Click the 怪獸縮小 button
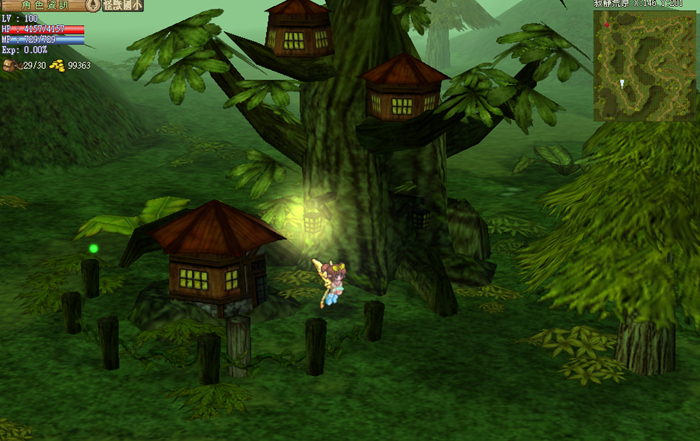 [x=122, y=5]
